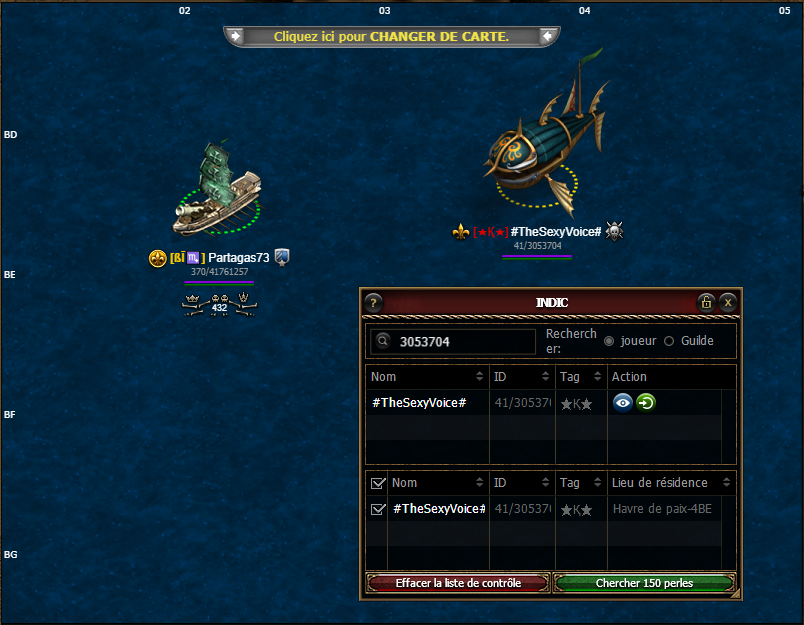804x625 pixels.
Task: Click Effacer la liste de contrôle
Action: click(x=458, y=583)
